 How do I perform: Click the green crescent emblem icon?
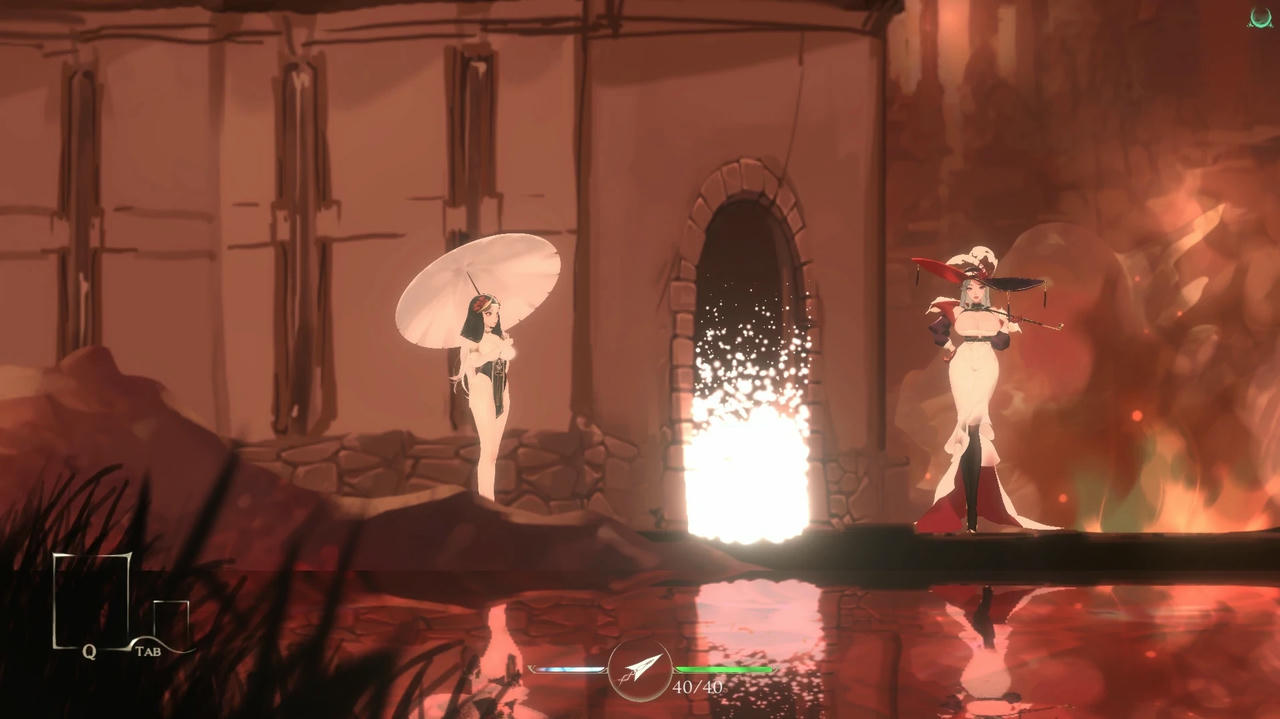pyautogui.click(x=1260, y=18)
